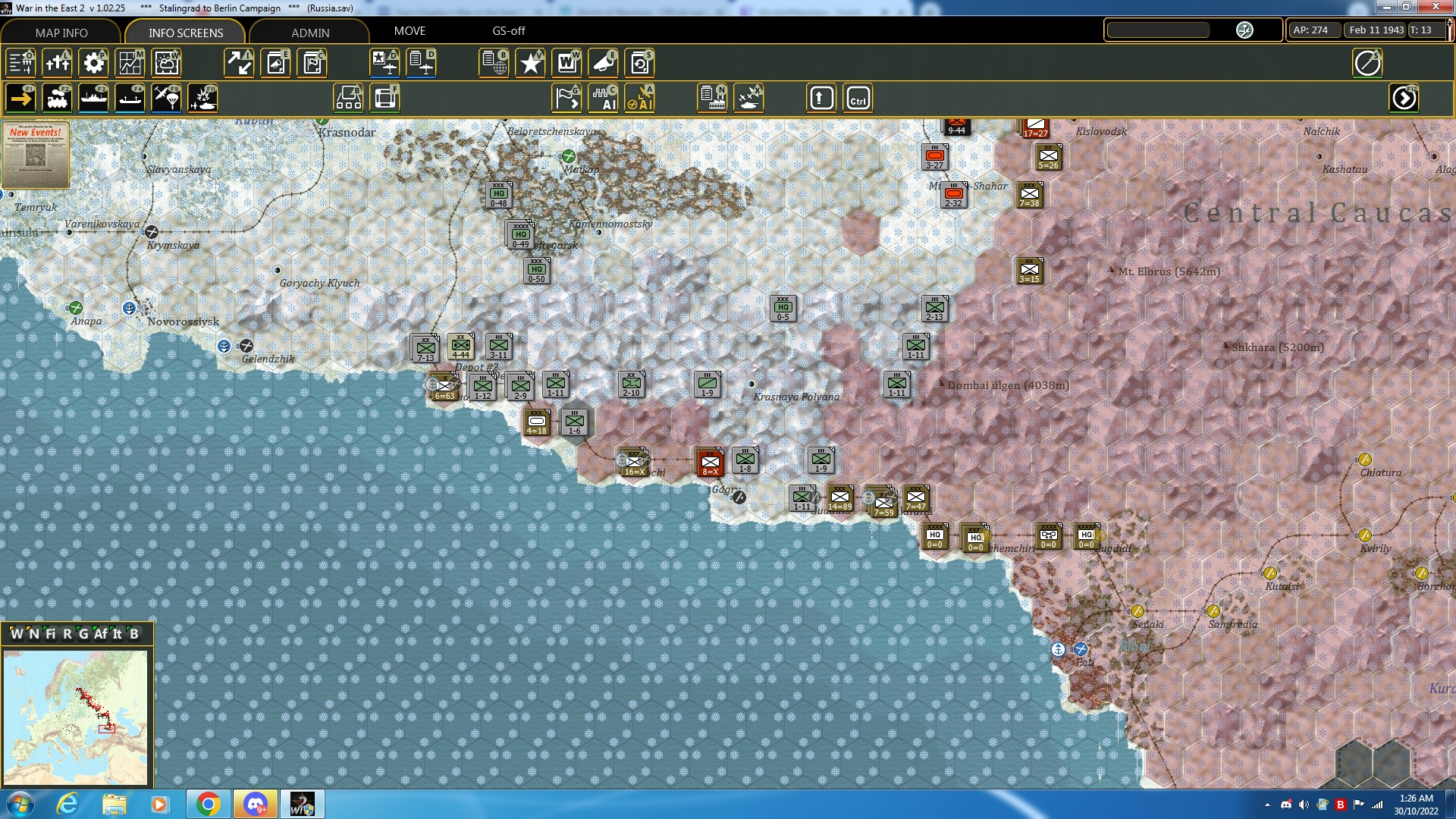This screenshot has width=1456, height=819.
Task: Open game preferences with the gear icon
Action: click(x=93, y=63)
